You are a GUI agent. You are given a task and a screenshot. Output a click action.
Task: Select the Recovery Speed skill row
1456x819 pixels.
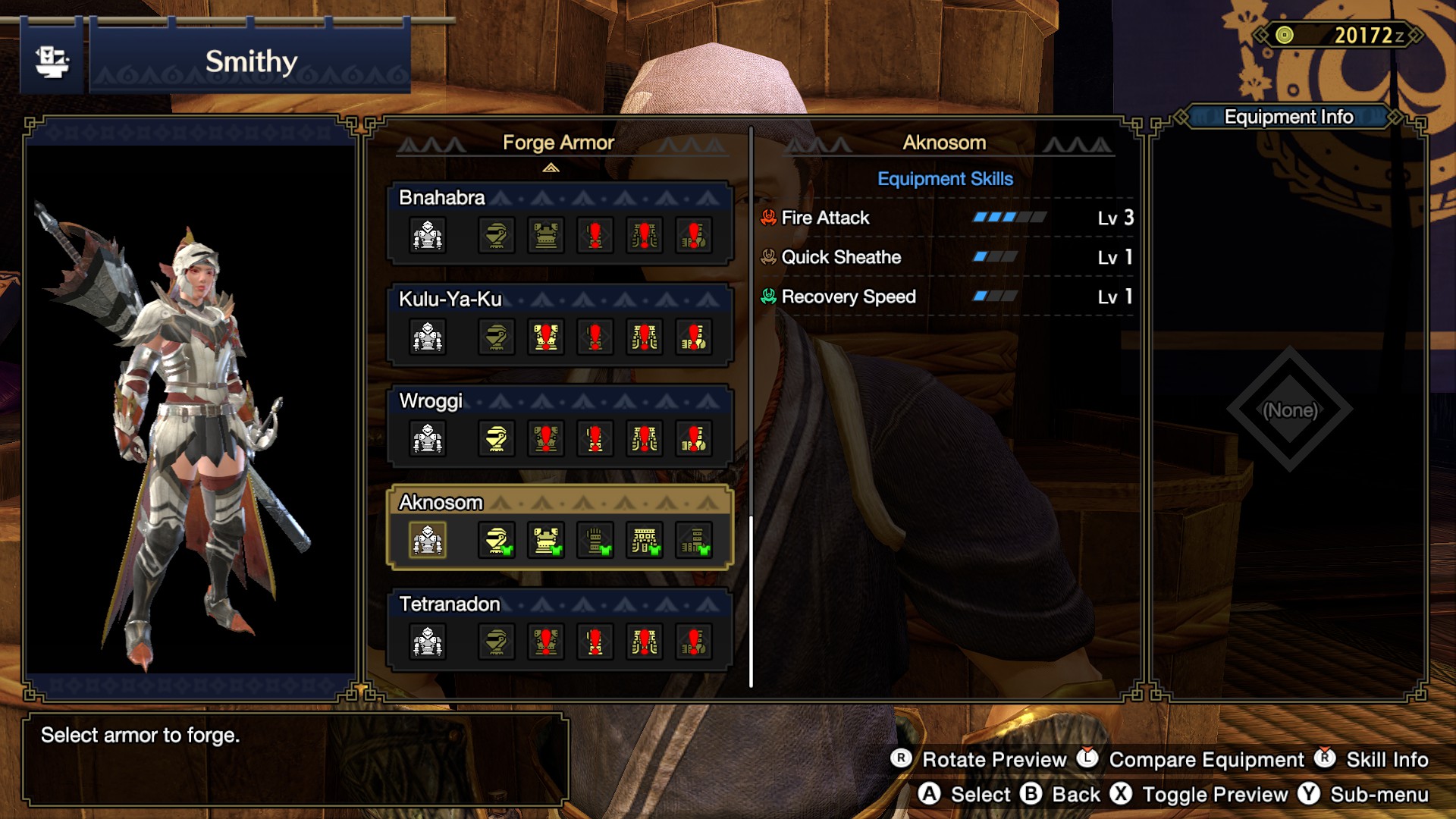tap(946, 297)
